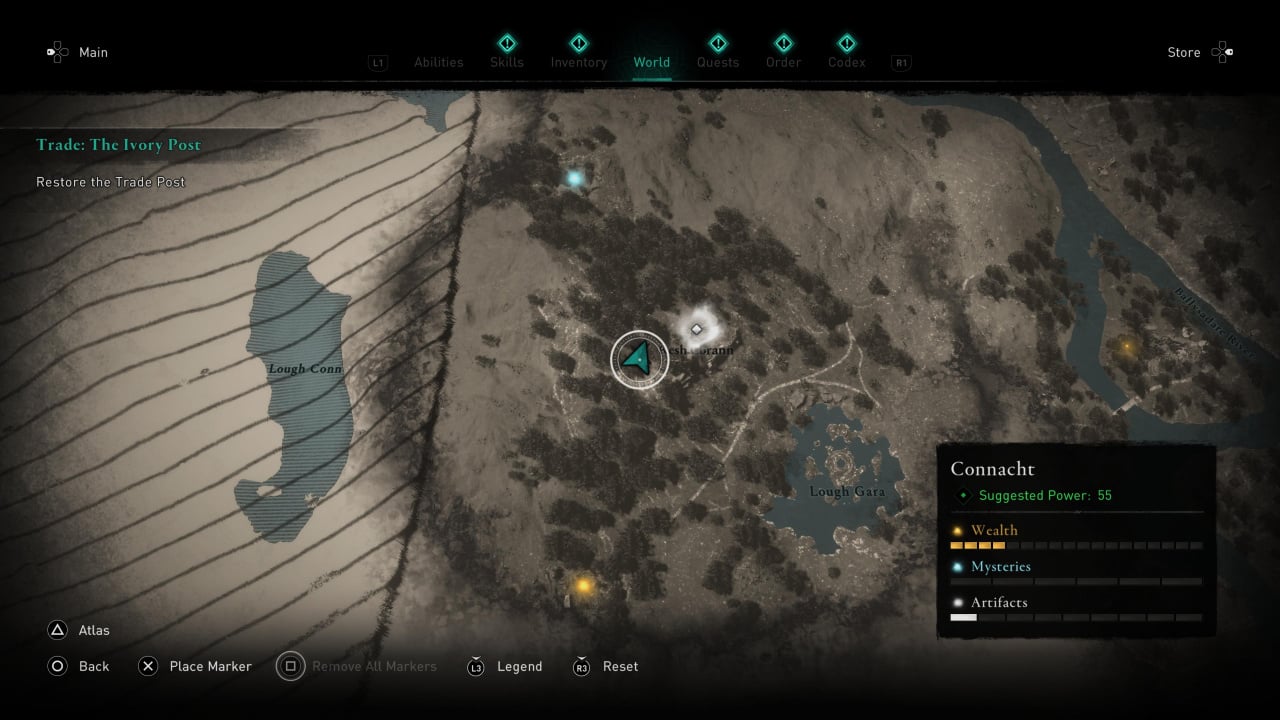Select the wealth marker by Ballysadare River

point(1128,347)
